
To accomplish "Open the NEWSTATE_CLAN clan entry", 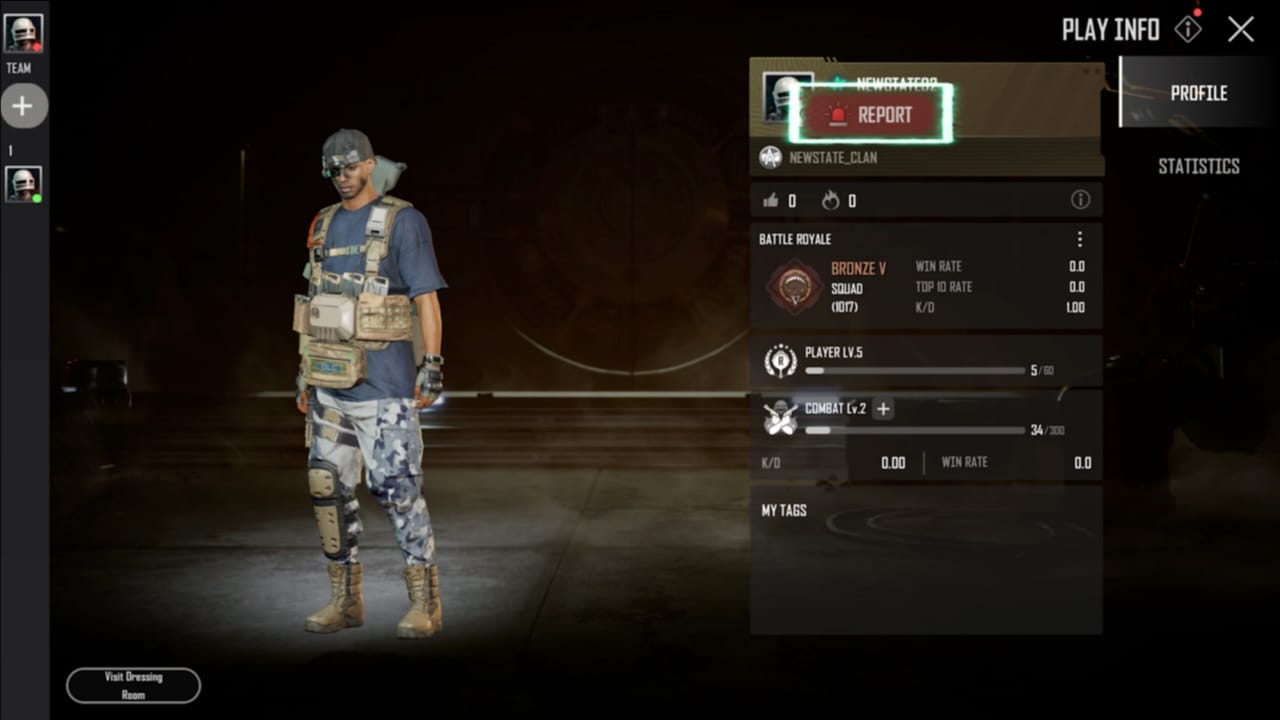I will pyautogui.click(x=832, y=157).
